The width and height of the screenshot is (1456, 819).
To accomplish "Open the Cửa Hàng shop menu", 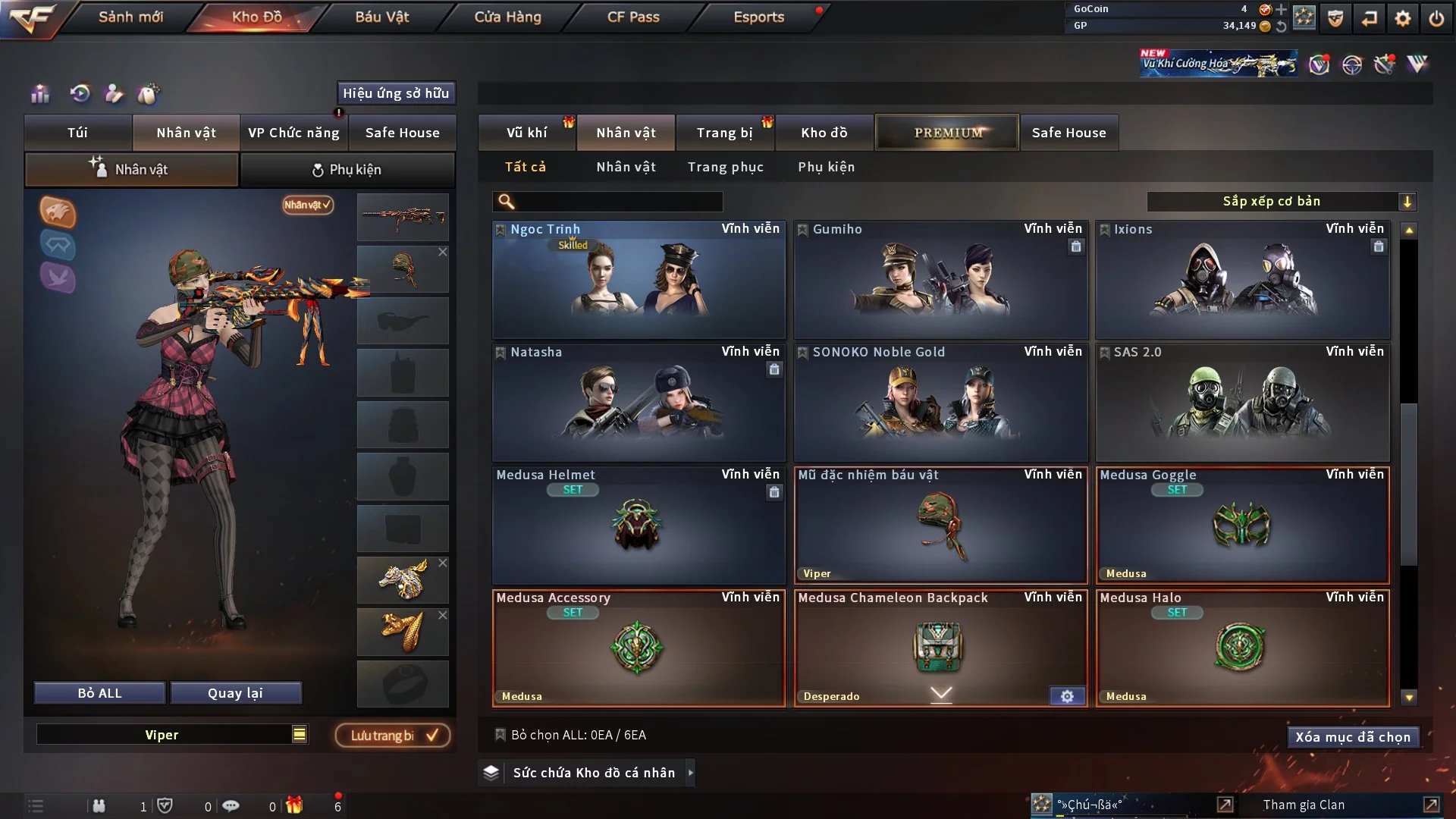I will 507,17.
